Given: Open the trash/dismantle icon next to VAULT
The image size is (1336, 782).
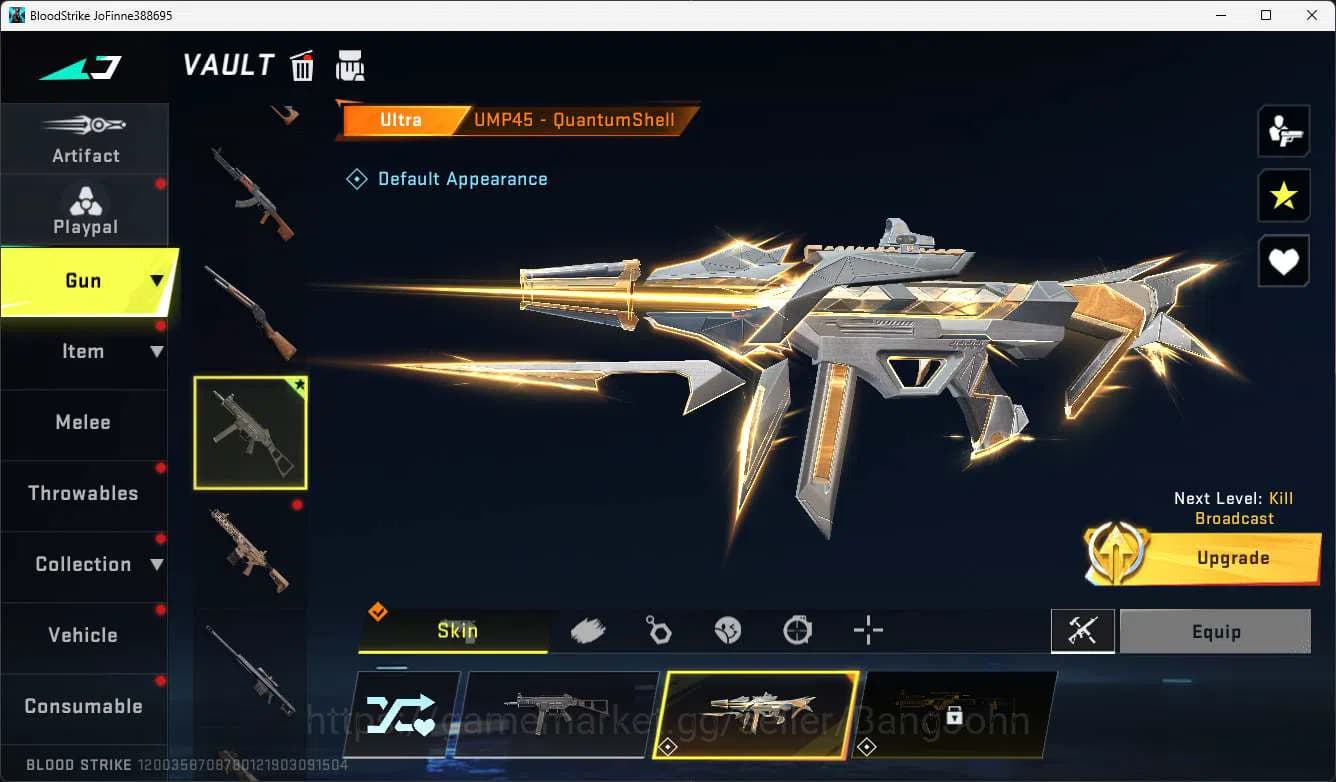Looking at the screenshot, I should coord(301,65).
